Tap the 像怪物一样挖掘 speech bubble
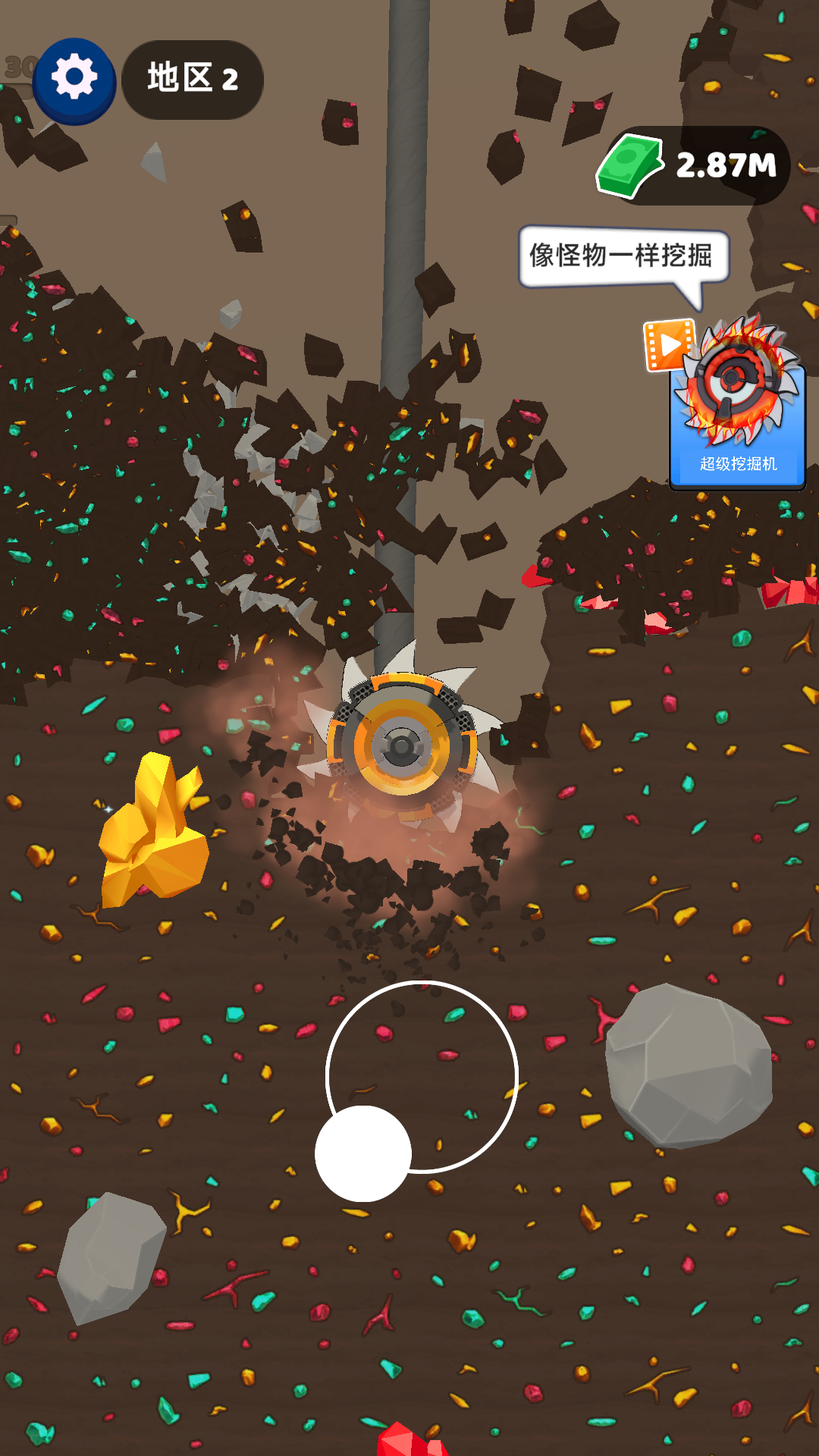This screenshot has width=819, height=1456. pyautogui.click(x=622, y=256)
